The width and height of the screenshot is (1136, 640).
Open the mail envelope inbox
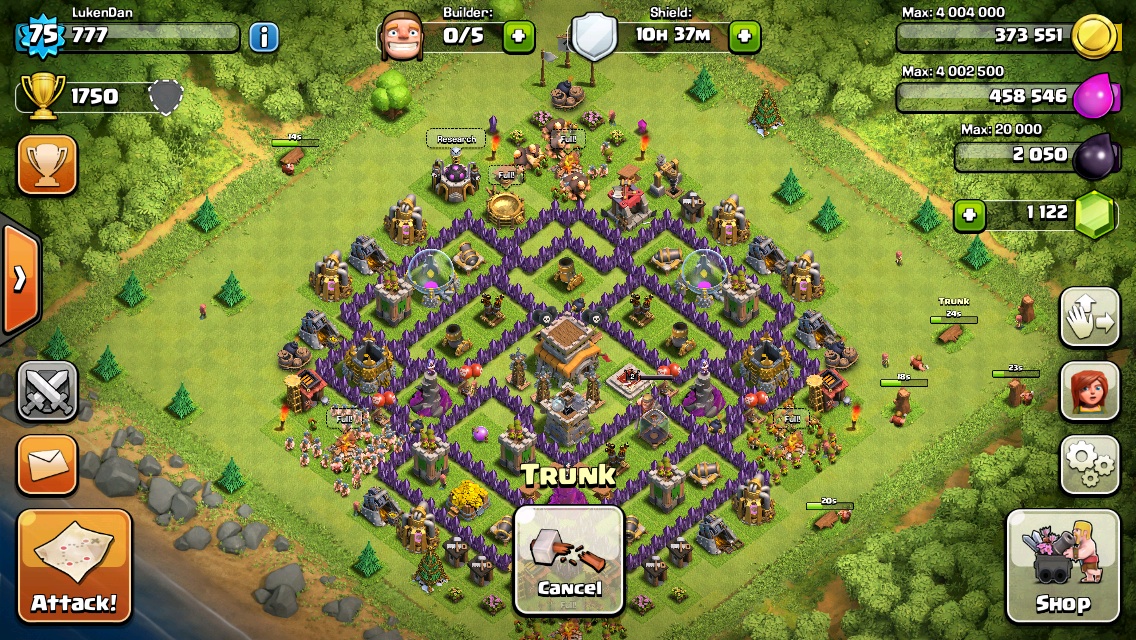click(x=47, y=464)
